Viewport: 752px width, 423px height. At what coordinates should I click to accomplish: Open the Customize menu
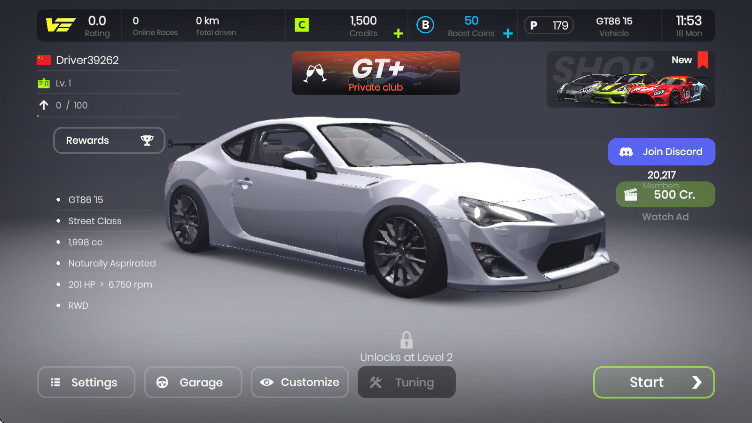pyautogui.click(x=299, y=382)
